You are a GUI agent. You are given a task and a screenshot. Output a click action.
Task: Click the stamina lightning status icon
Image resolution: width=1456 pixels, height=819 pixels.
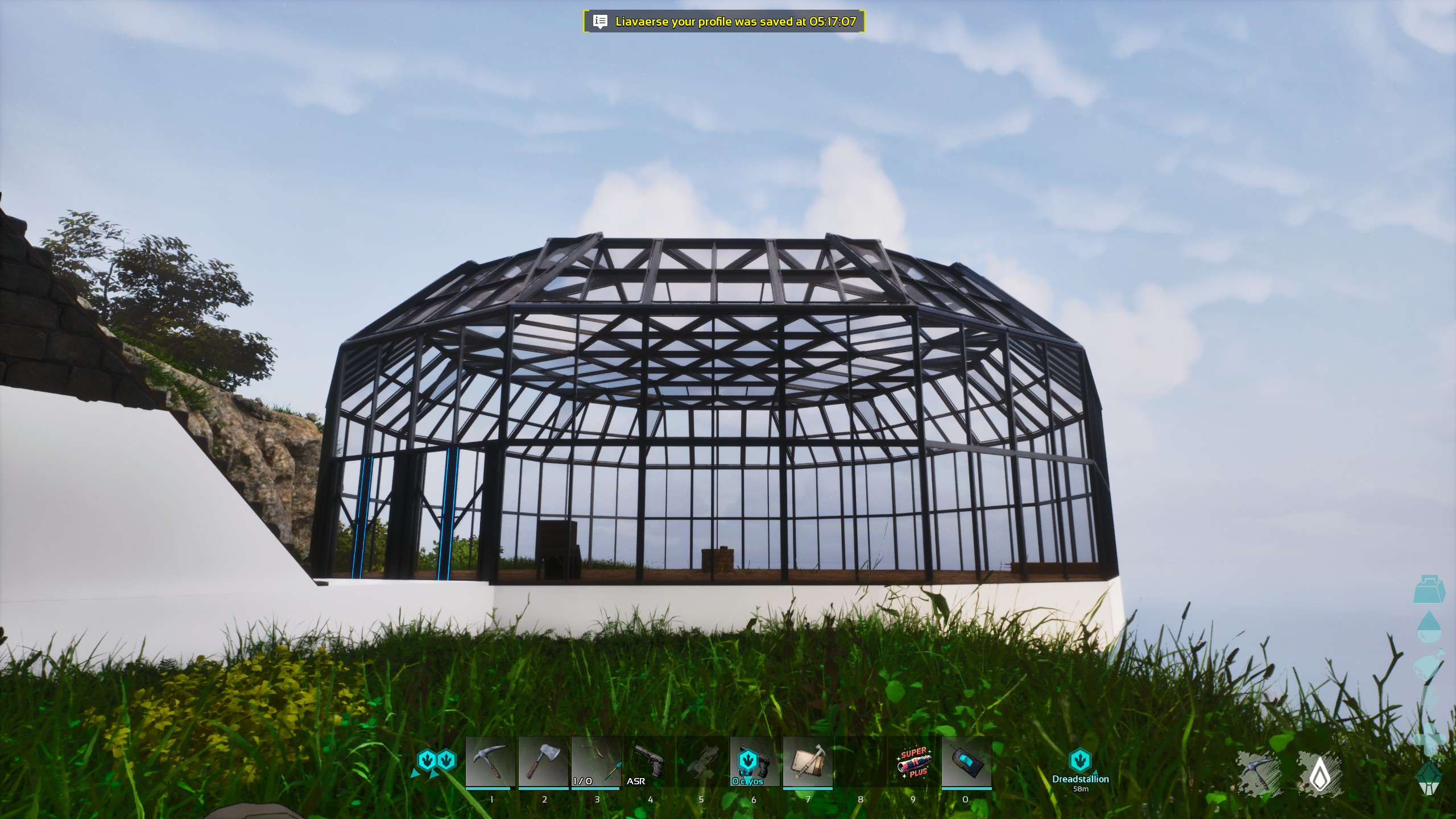1431,697
